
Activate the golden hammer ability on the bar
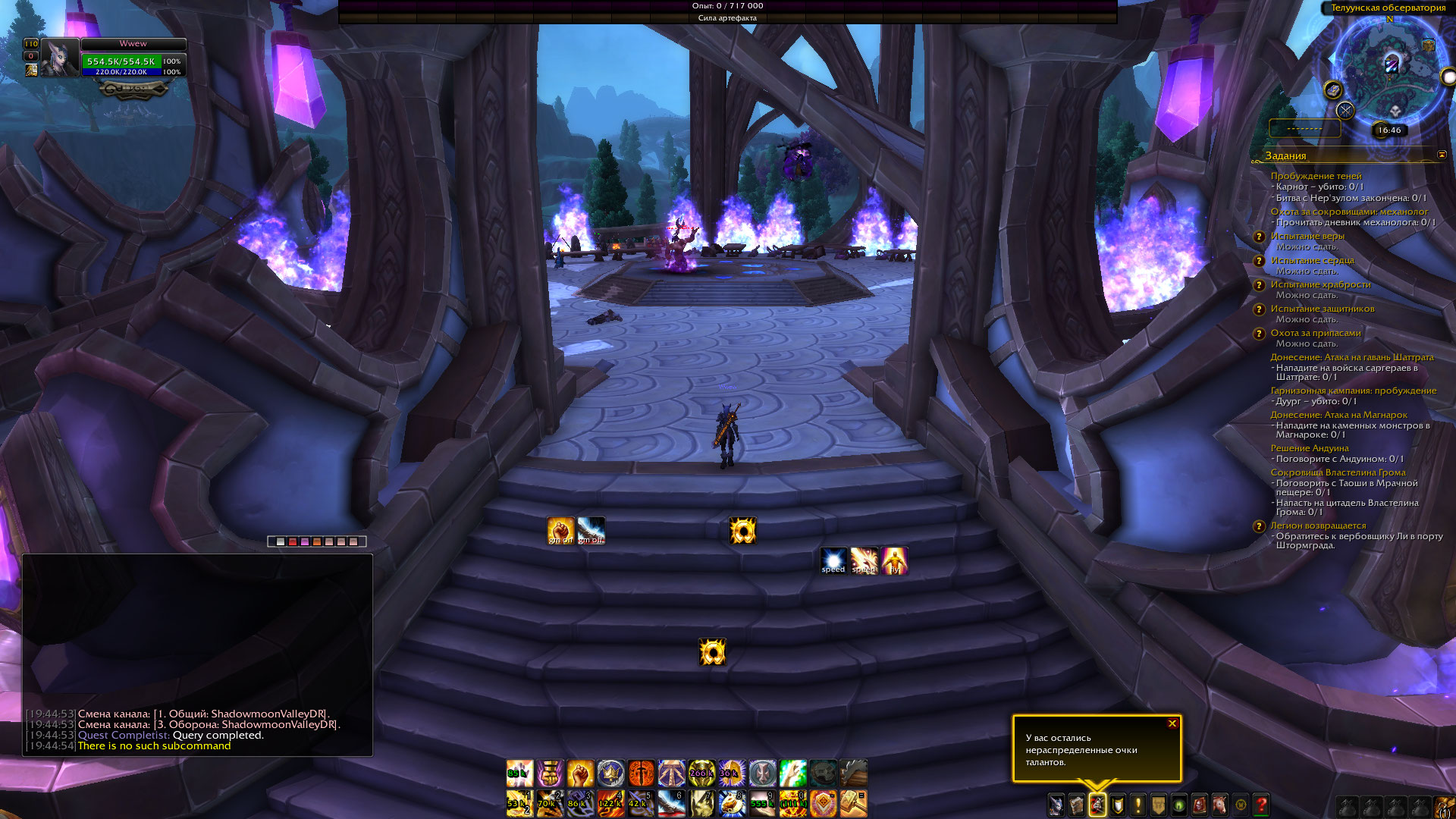853,803
